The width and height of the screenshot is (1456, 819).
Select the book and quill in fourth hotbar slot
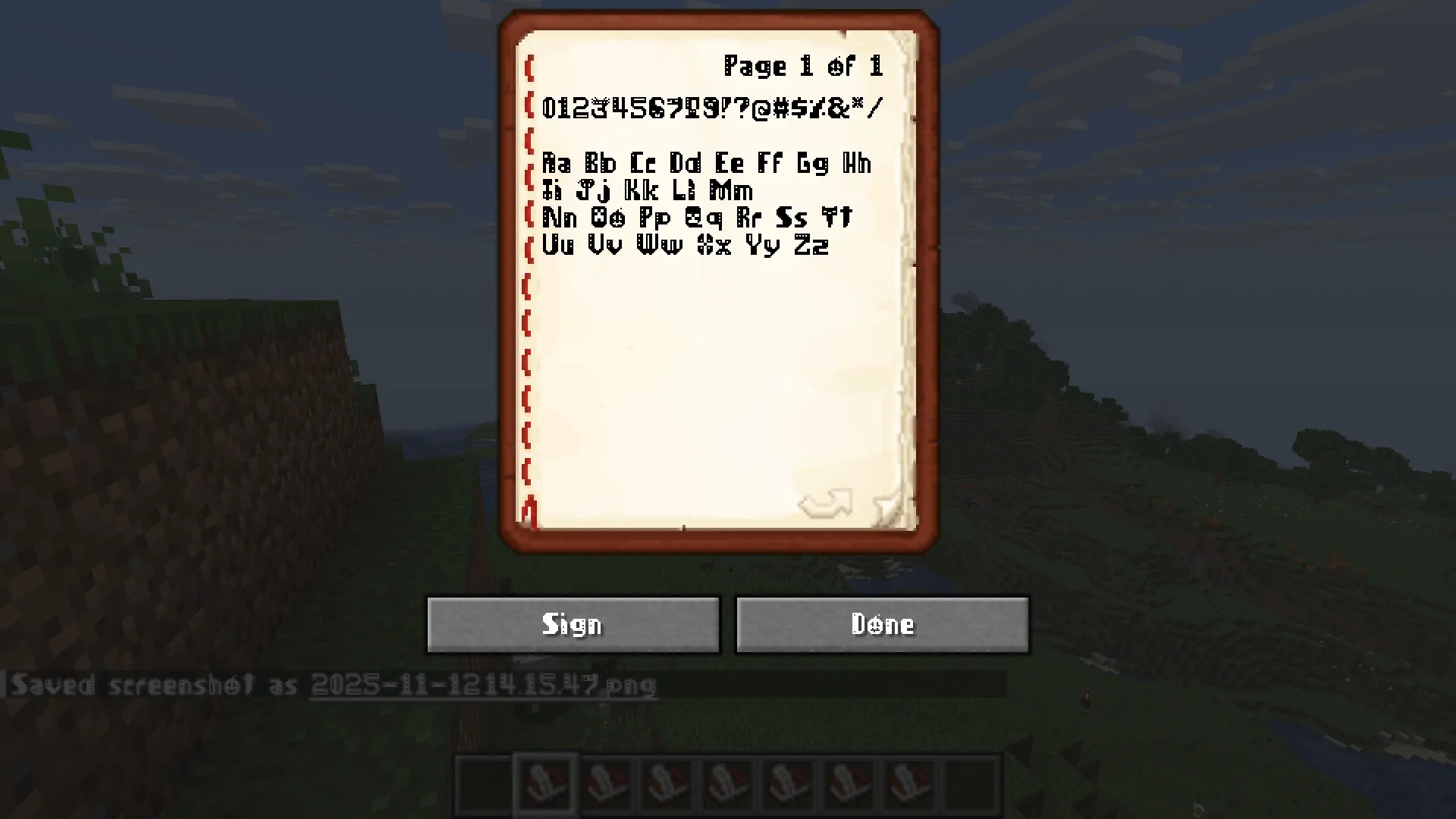pos(667,783)
